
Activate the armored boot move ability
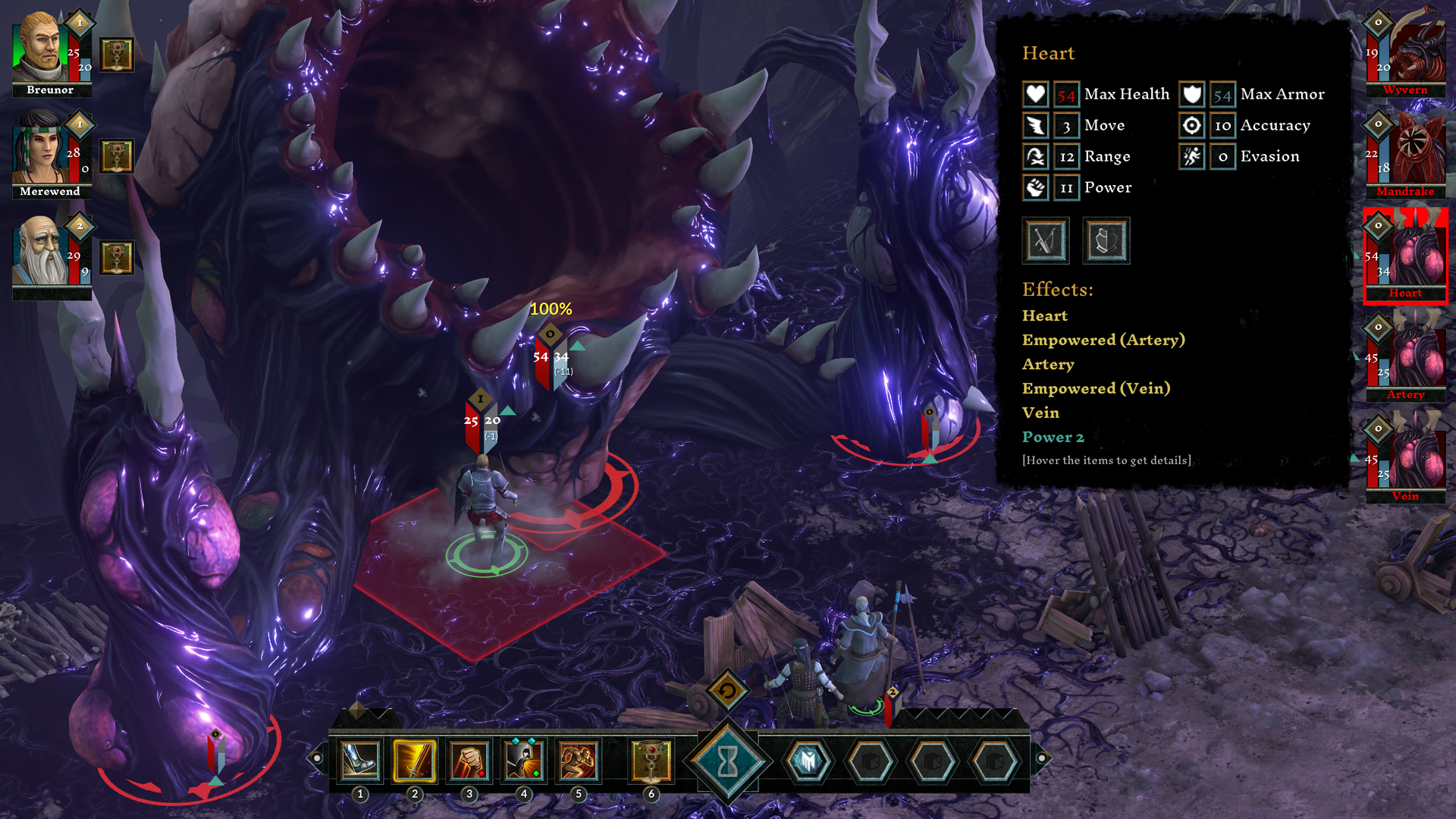[x=360, y=761]
